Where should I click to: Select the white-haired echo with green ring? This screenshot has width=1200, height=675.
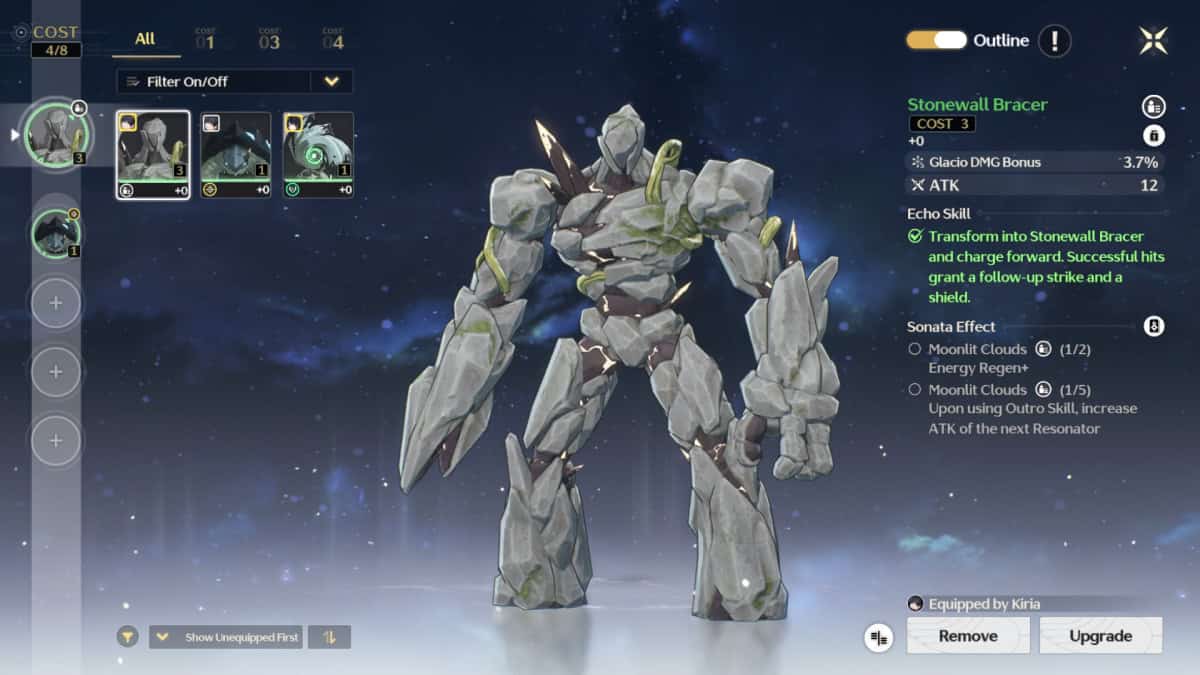coord(317,155)
